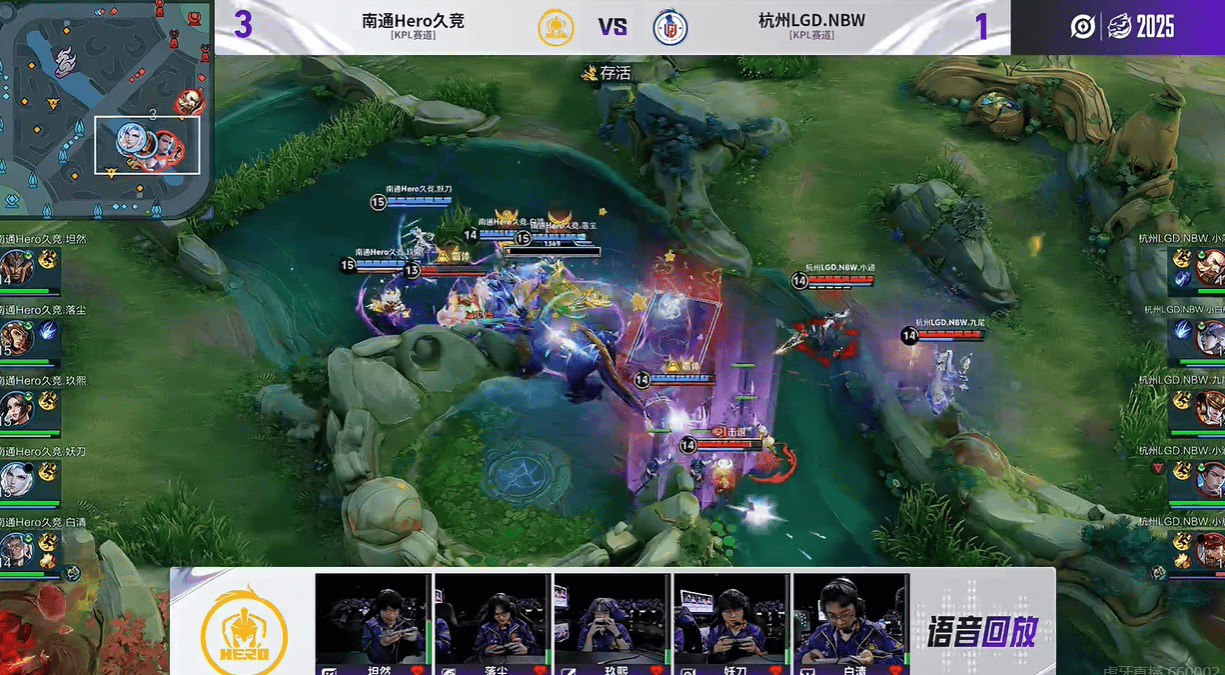Click 落尘's blue Flash summoner spell icon

[47, 331]
